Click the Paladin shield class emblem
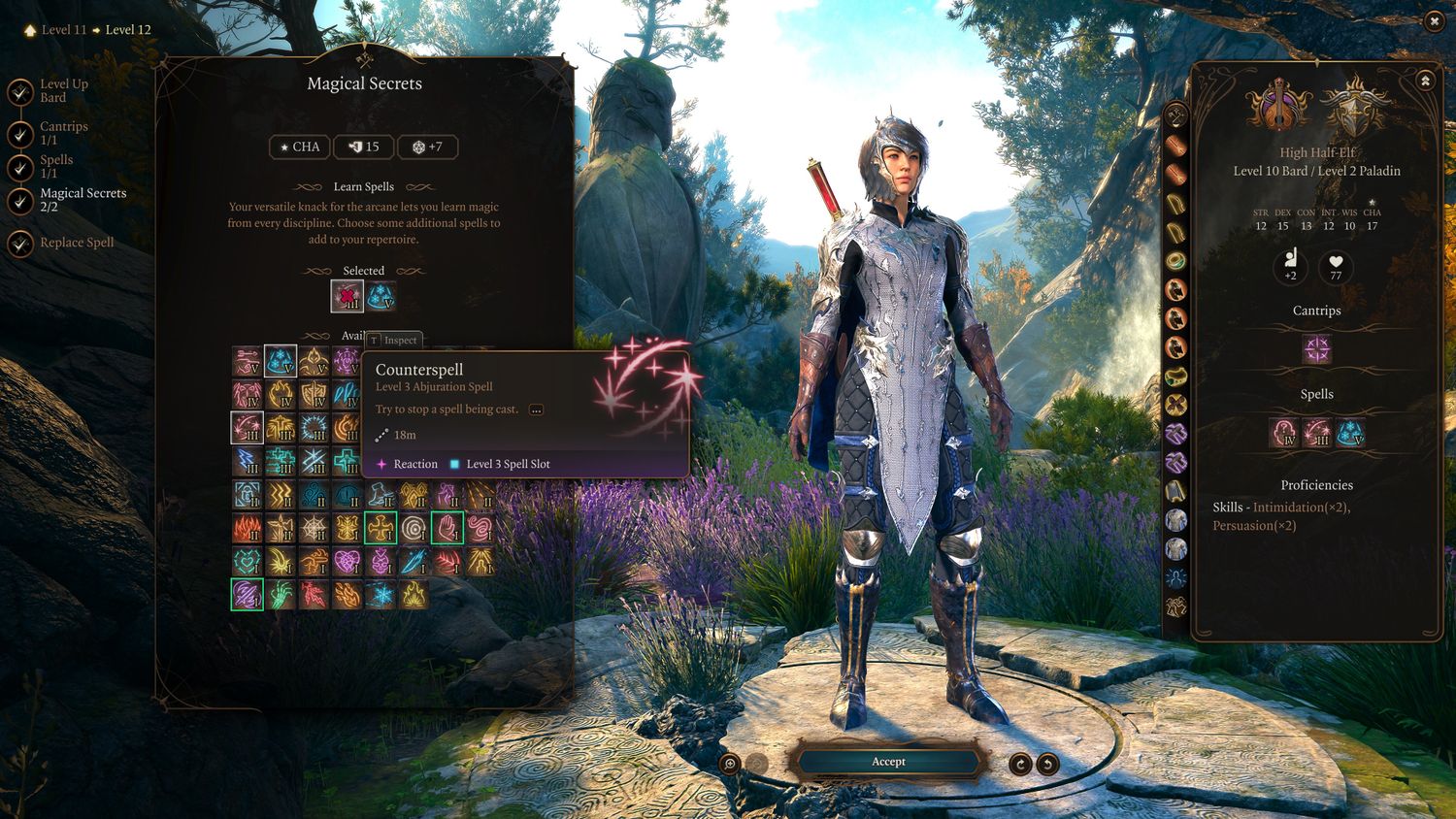This screenshot has width=1456, height=819. [1353, 107]
